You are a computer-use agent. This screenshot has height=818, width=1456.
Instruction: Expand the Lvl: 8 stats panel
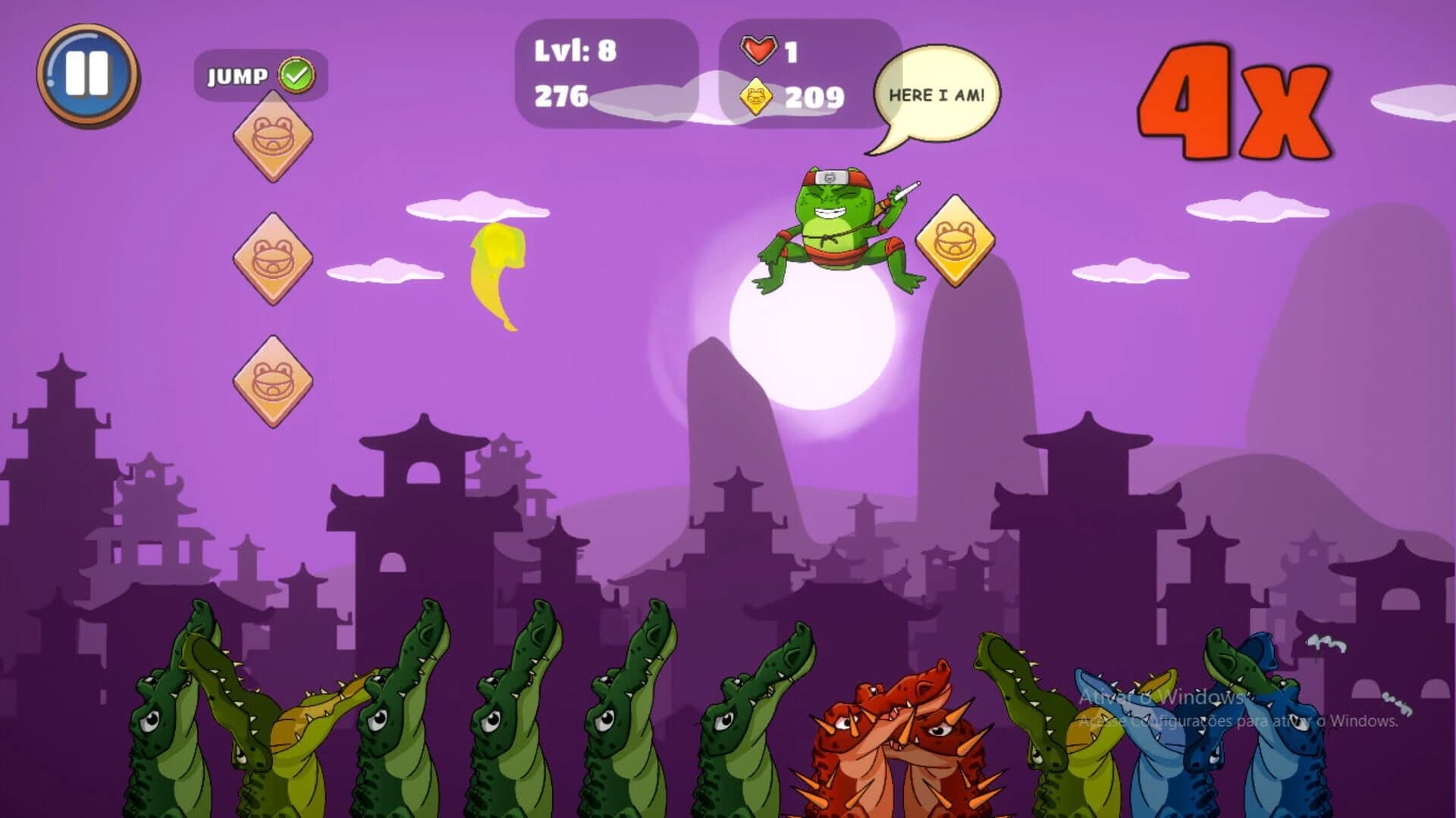click(607, 72)
